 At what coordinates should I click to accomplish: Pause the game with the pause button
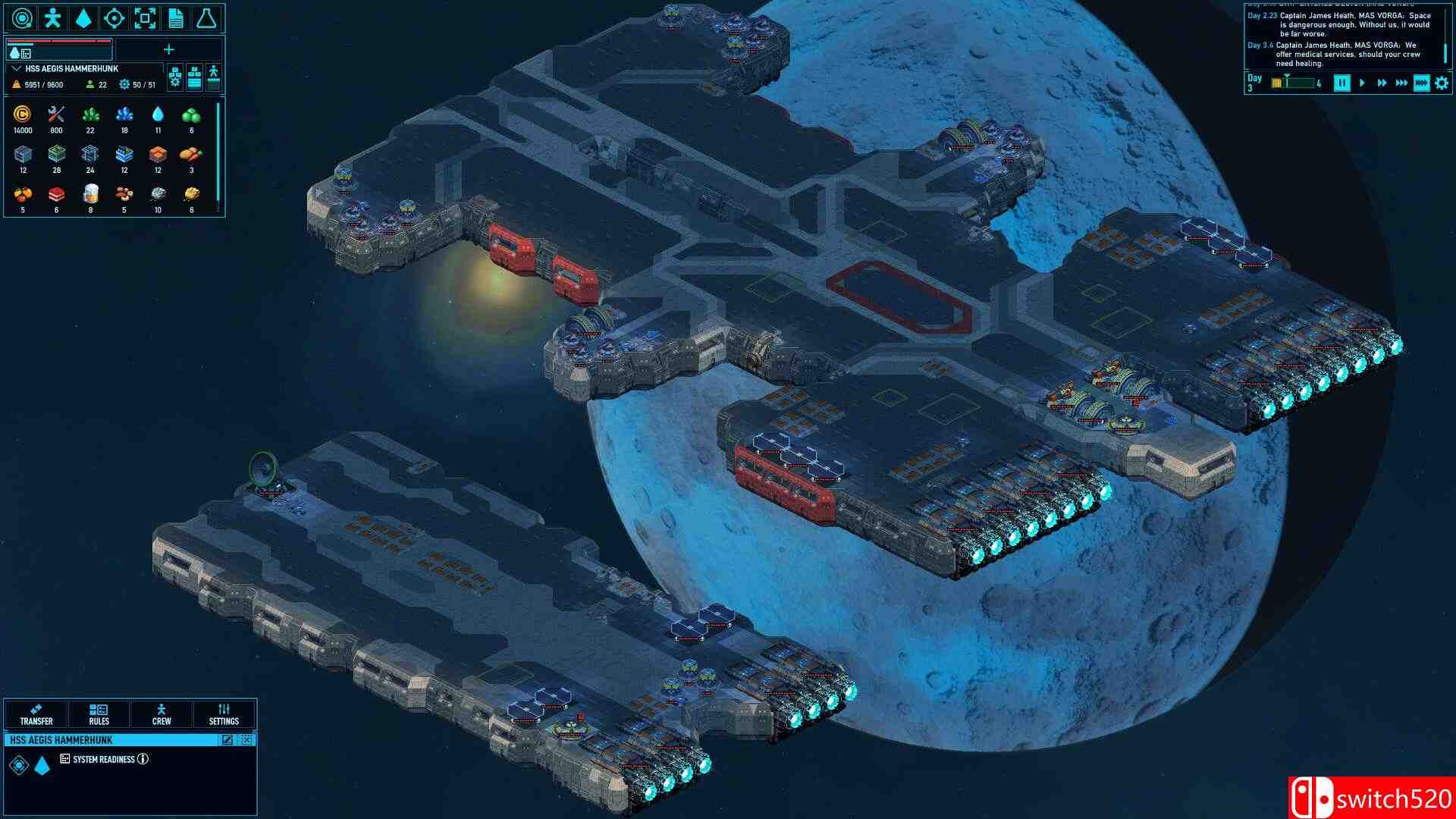click(x=1341, y=85)
